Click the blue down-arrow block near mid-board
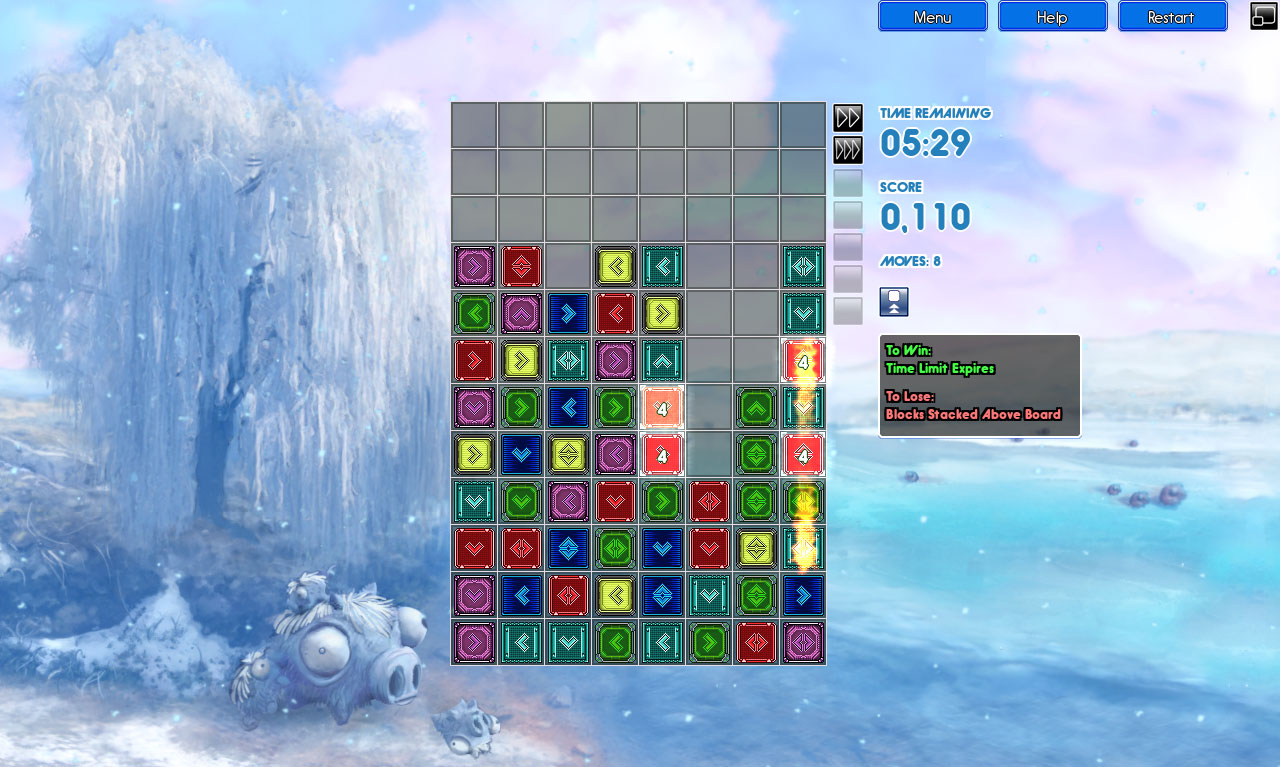 [521, 454]
